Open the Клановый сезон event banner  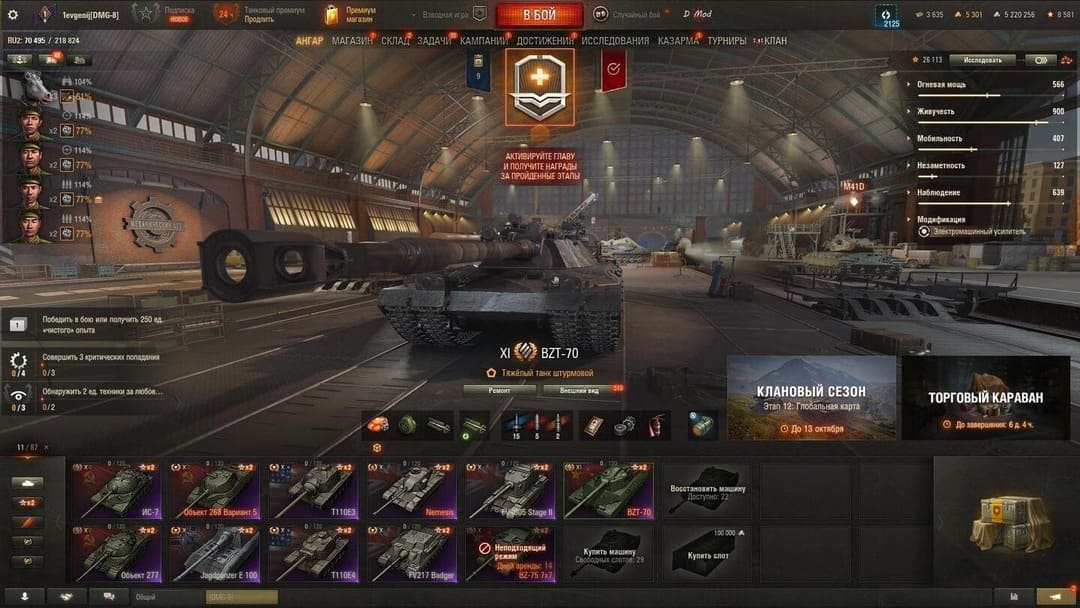coord(811,398)
